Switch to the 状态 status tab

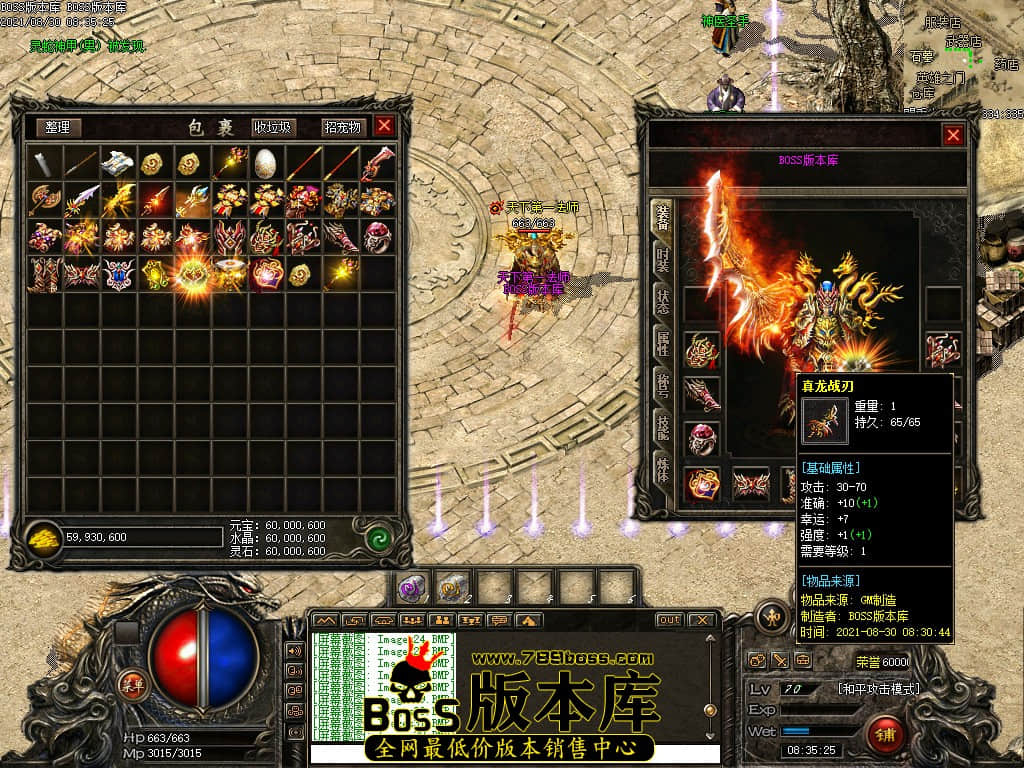coord(662,301)
